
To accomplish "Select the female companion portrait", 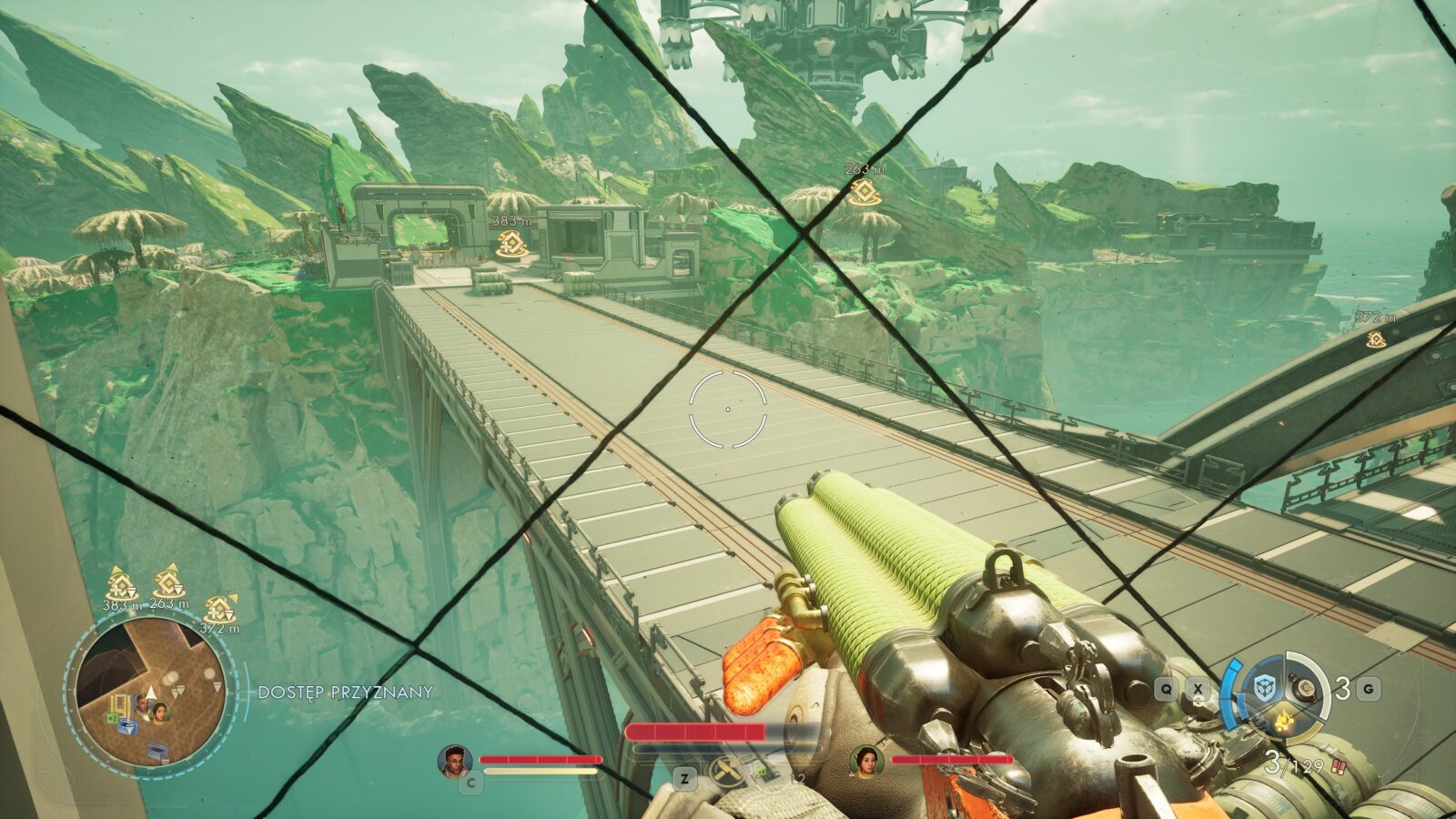I will (x=865, y=761).
